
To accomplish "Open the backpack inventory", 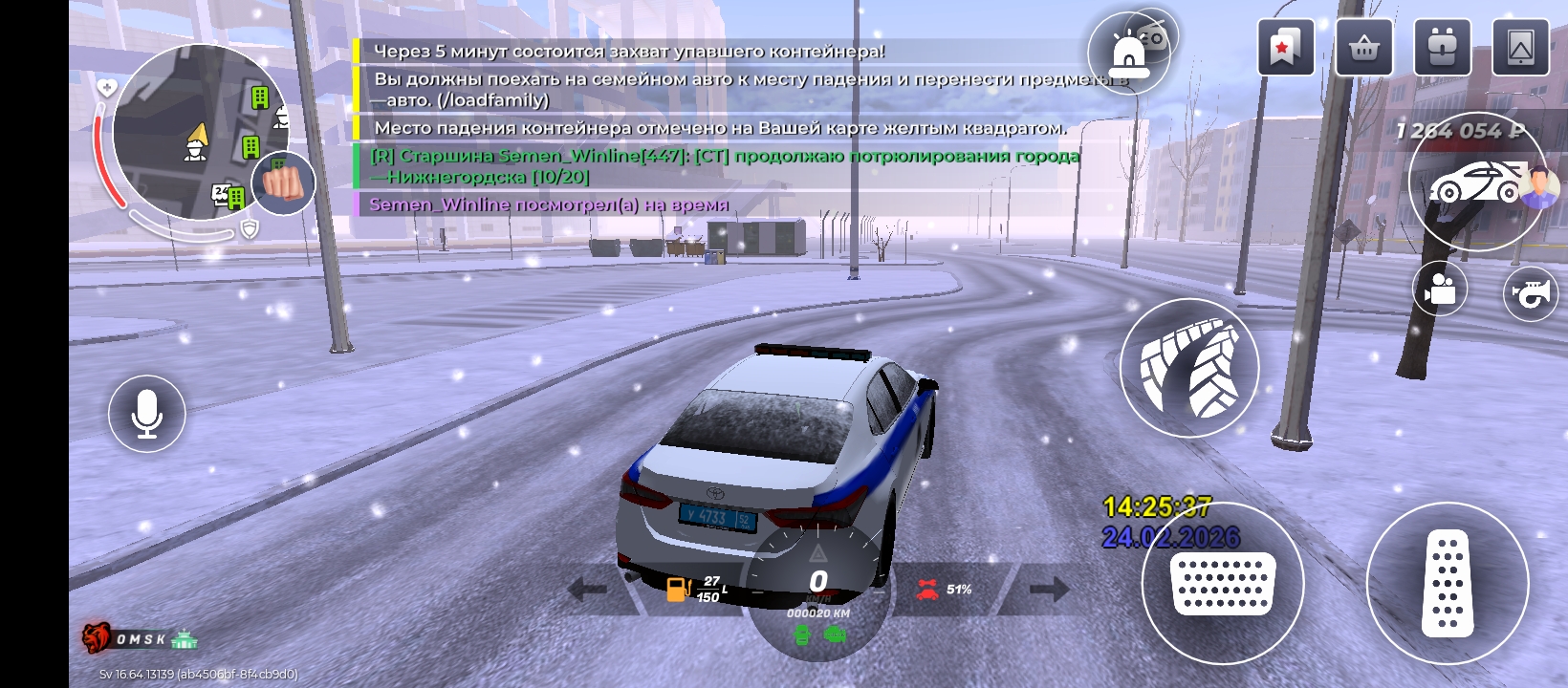I will tap(1441, 47).
